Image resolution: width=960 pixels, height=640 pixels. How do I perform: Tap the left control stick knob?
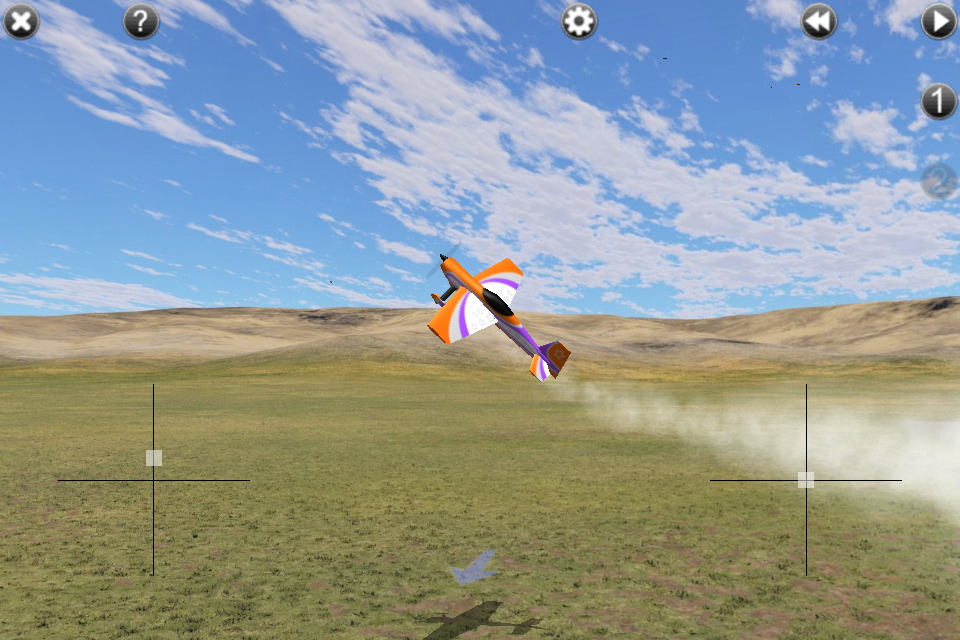[153, 458]
